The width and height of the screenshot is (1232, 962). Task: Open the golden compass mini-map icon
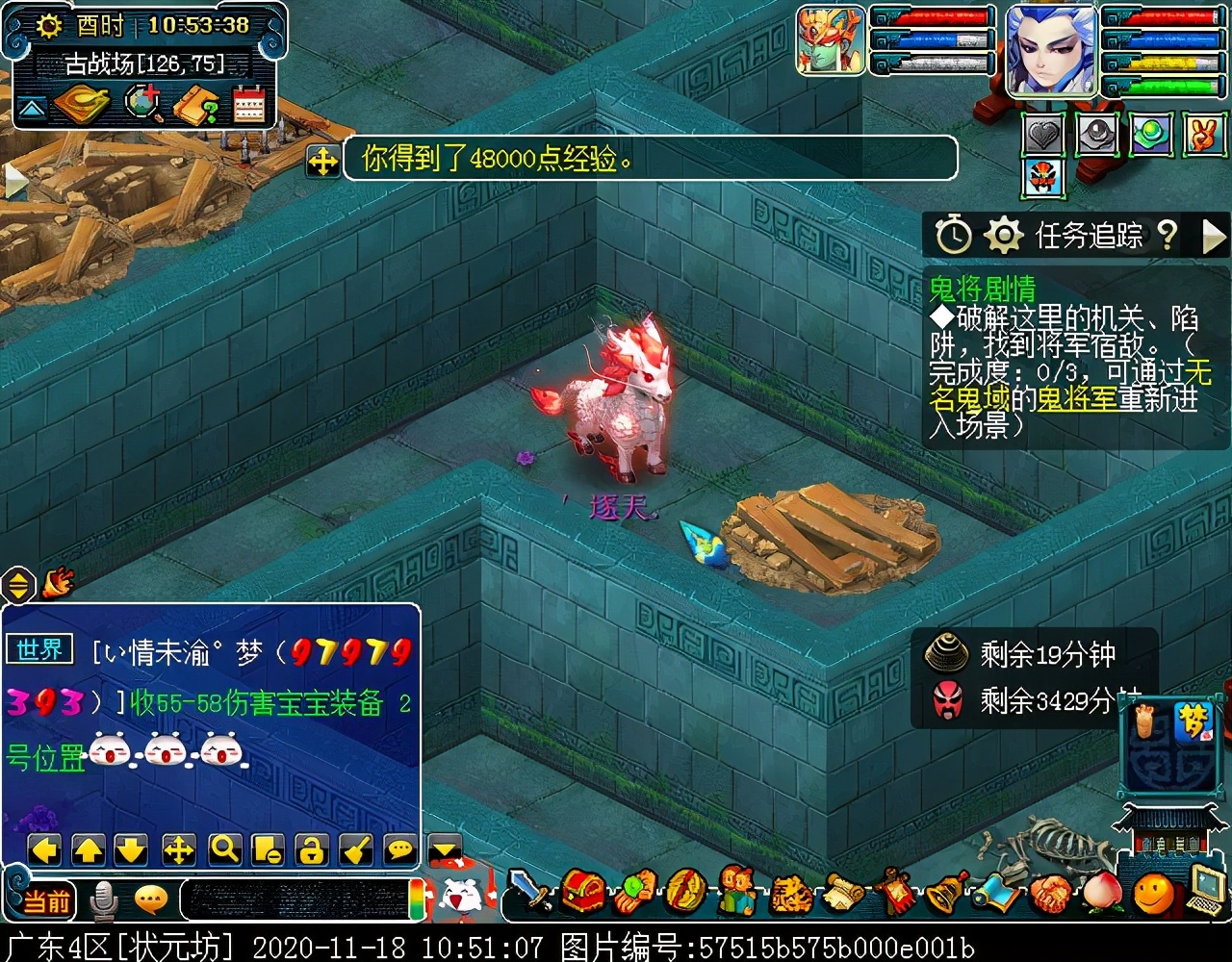(83, 104)
